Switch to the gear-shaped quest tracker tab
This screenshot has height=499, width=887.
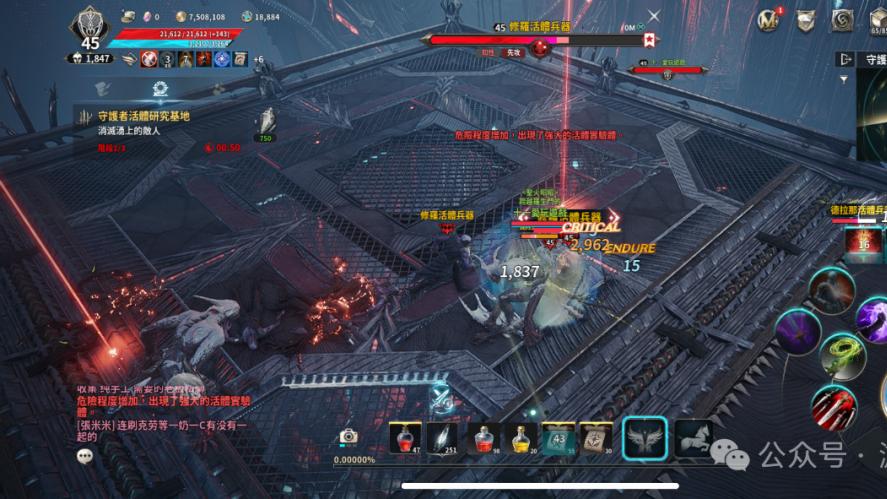160,90
